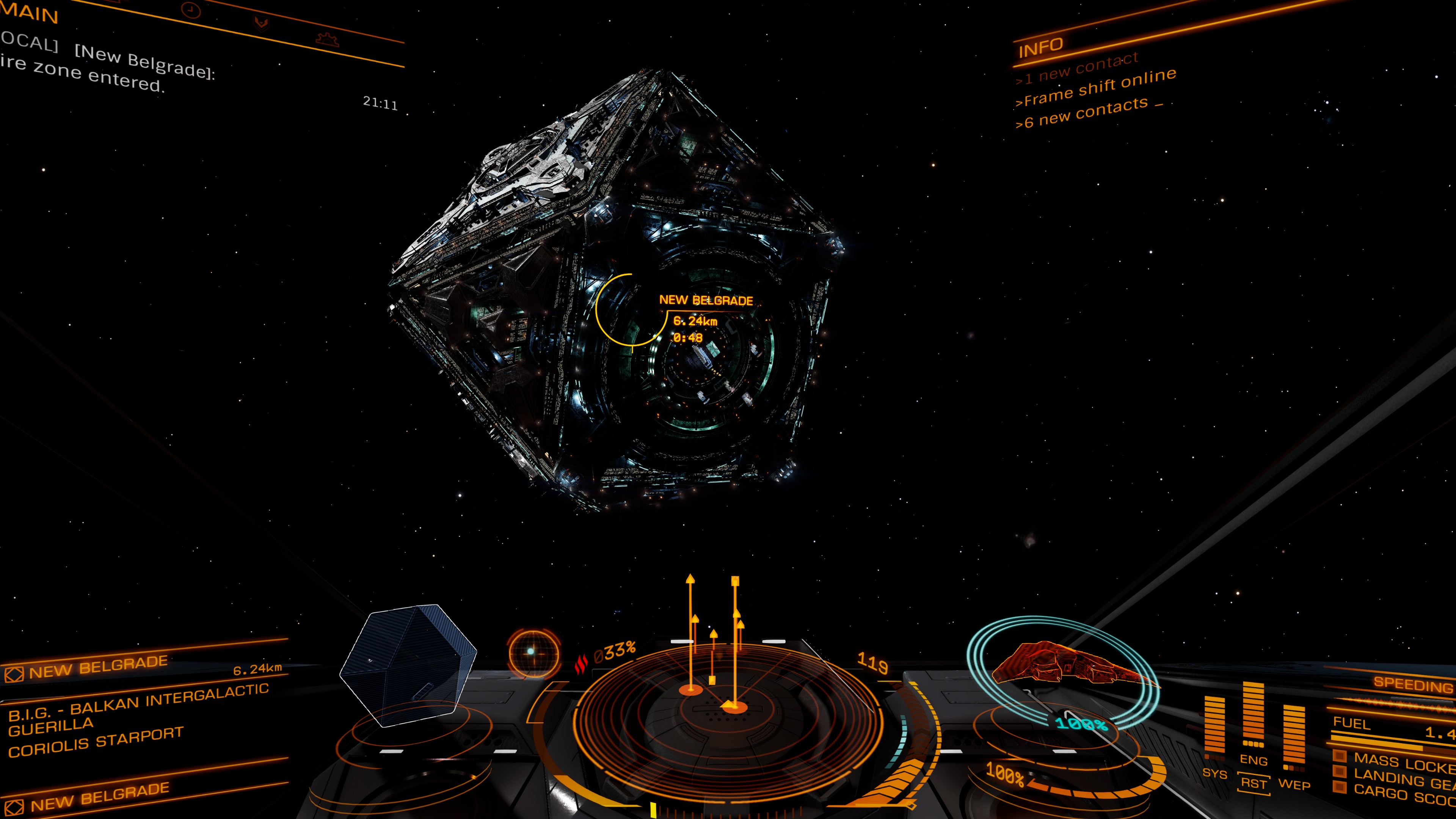Open the clock icon tab in comms panel
This screenshot has width=1456, height=819.
click(x=191, y=10)
